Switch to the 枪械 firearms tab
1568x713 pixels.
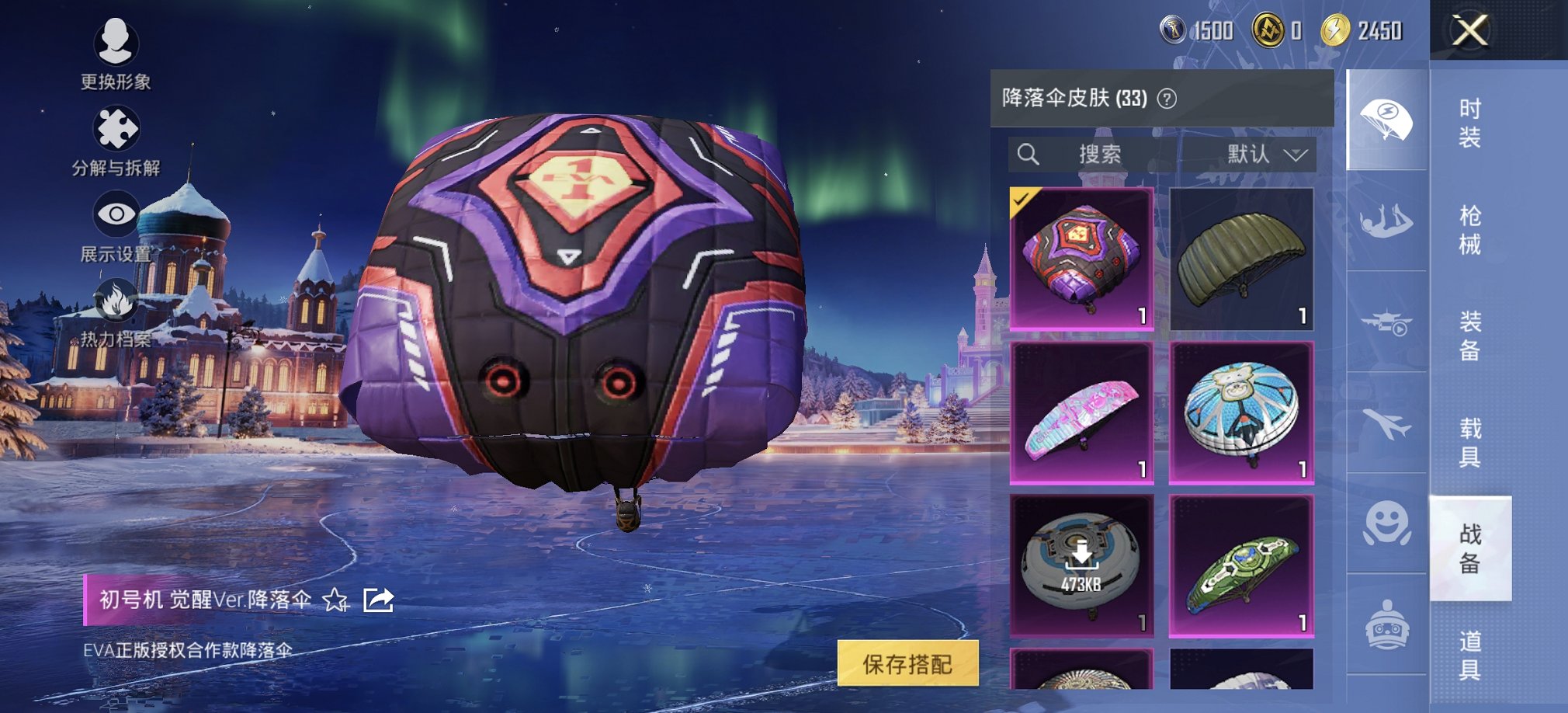[1469, 230]
